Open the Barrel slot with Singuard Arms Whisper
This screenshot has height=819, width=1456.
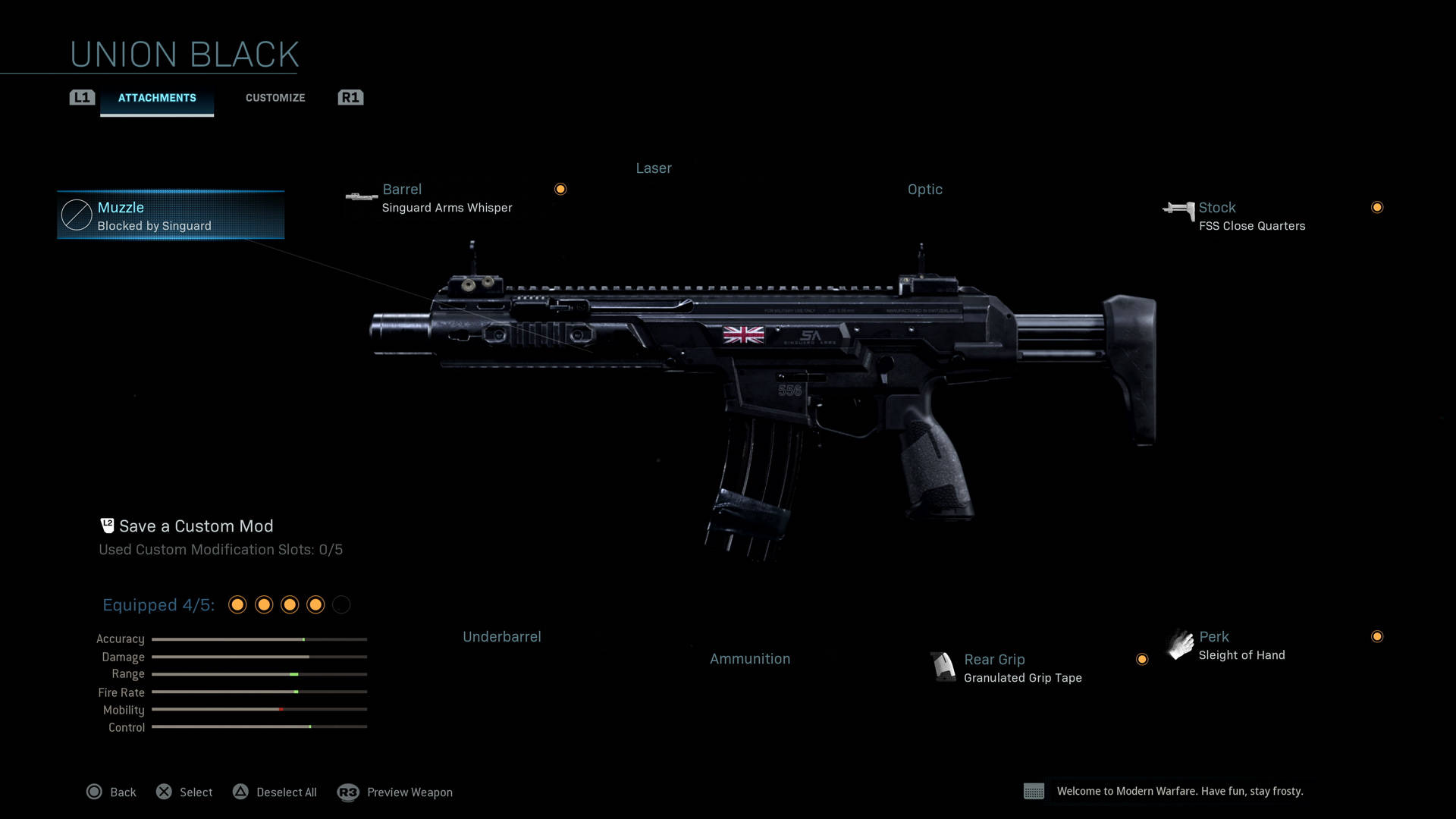coord(447,198)
